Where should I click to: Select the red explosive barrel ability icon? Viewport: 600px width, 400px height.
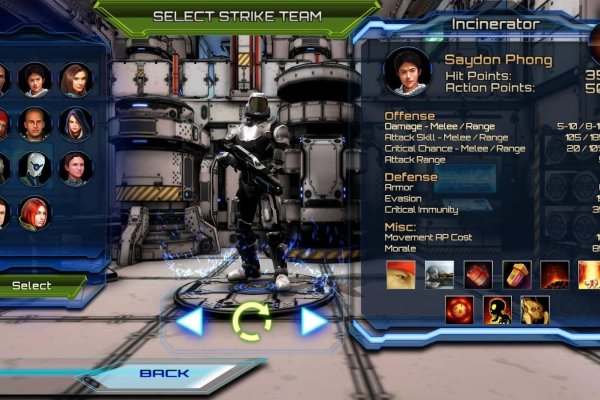click(x=477, y=273)
